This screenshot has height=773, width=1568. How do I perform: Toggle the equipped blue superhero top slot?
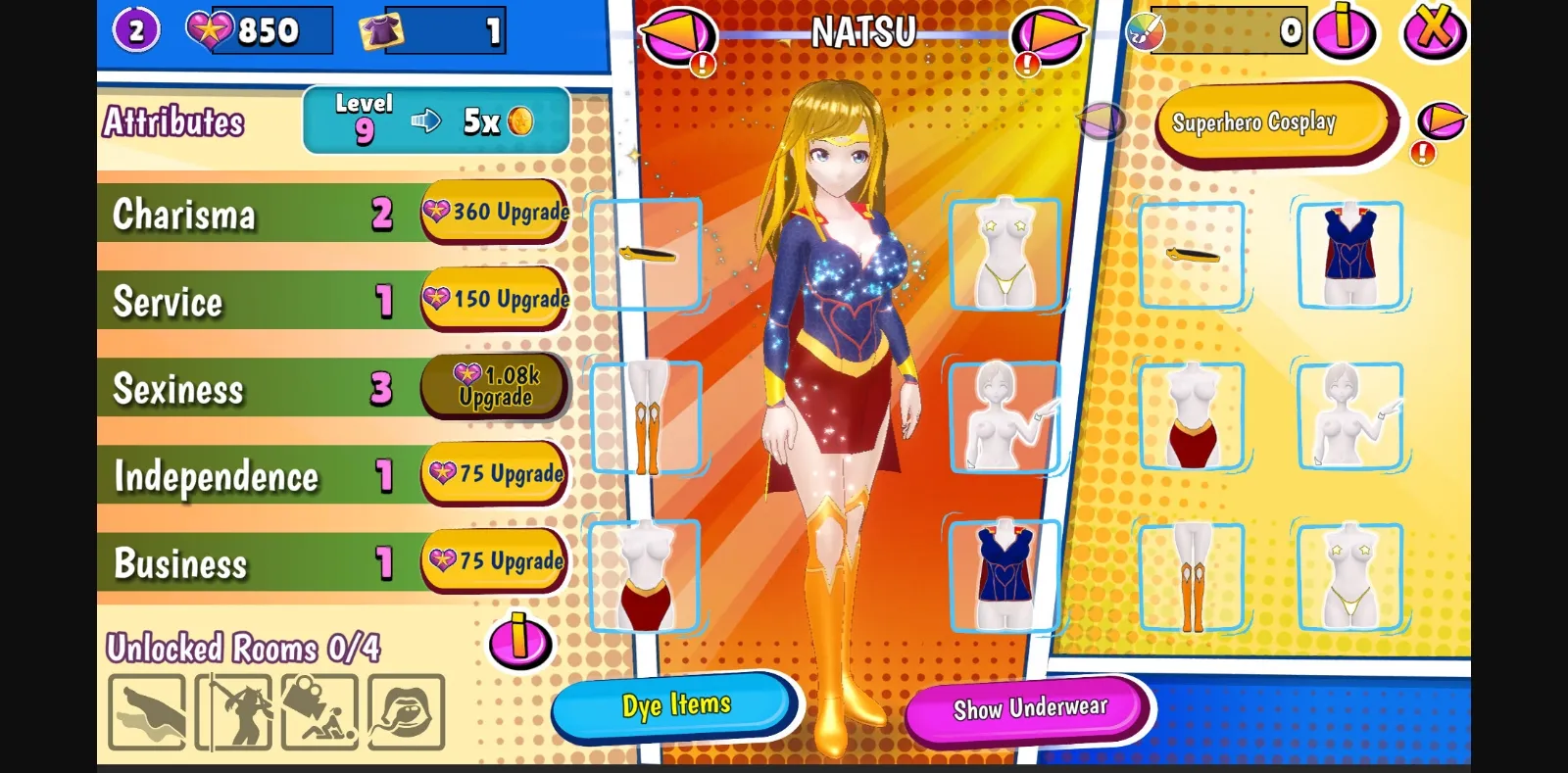click(x=1004, y=576)
